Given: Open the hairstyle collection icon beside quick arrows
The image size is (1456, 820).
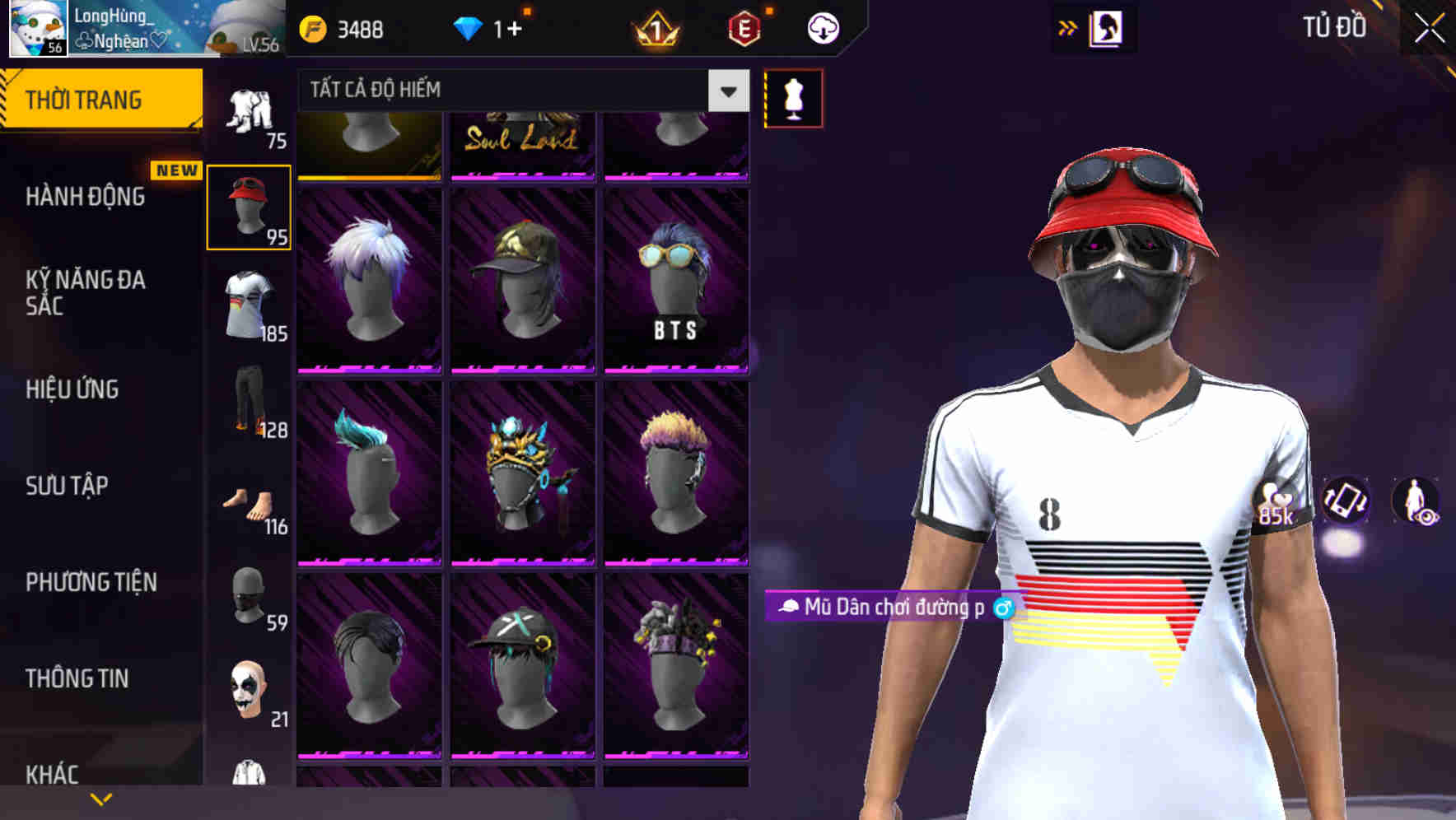Looking at the screenshot, I should [x=1108, y=26].
